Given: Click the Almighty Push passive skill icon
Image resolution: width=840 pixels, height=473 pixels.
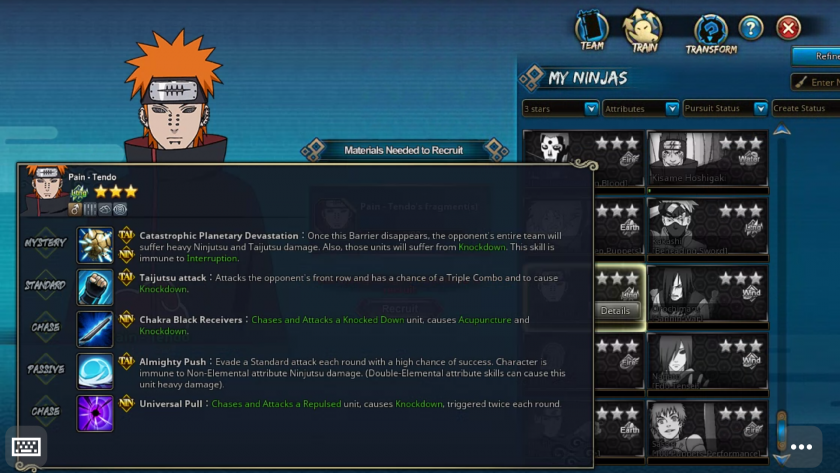Looking at the screenshot, I should tap(95, 370).
